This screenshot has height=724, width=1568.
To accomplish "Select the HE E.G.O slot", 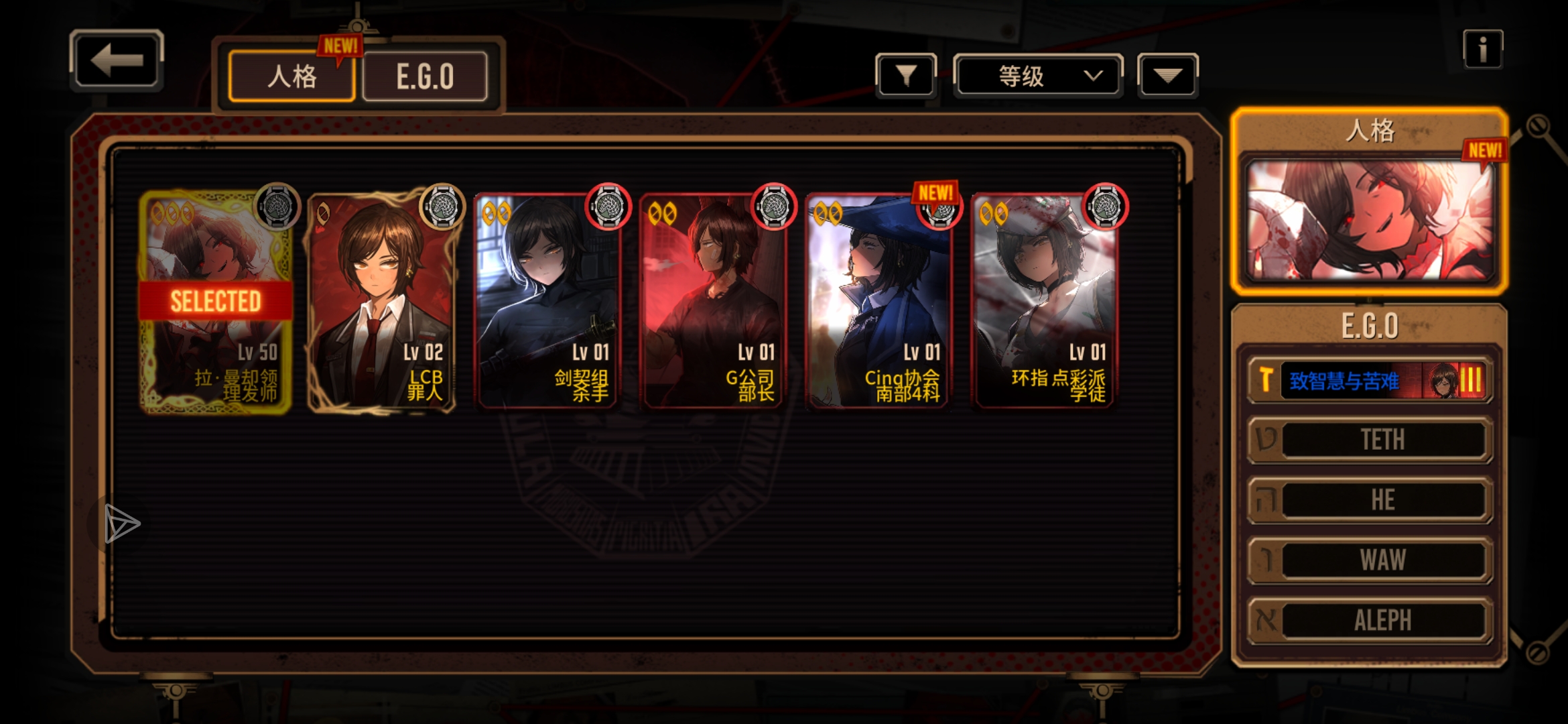I will coord(1370,500).
